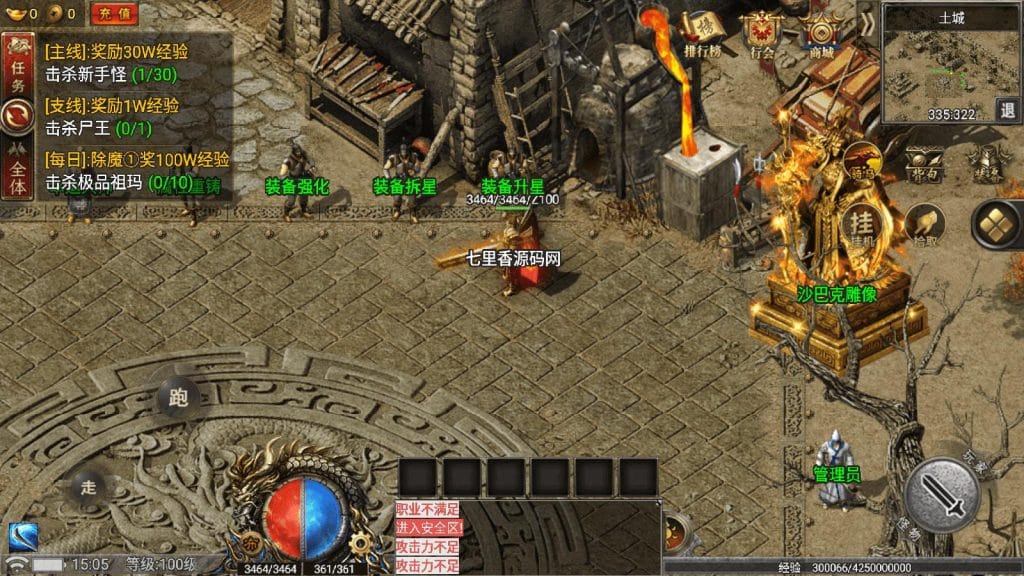Viewport: 1024px width, 576px height.
Task: Click the 退 exit button by the minimap
Action: [1009, 110]
